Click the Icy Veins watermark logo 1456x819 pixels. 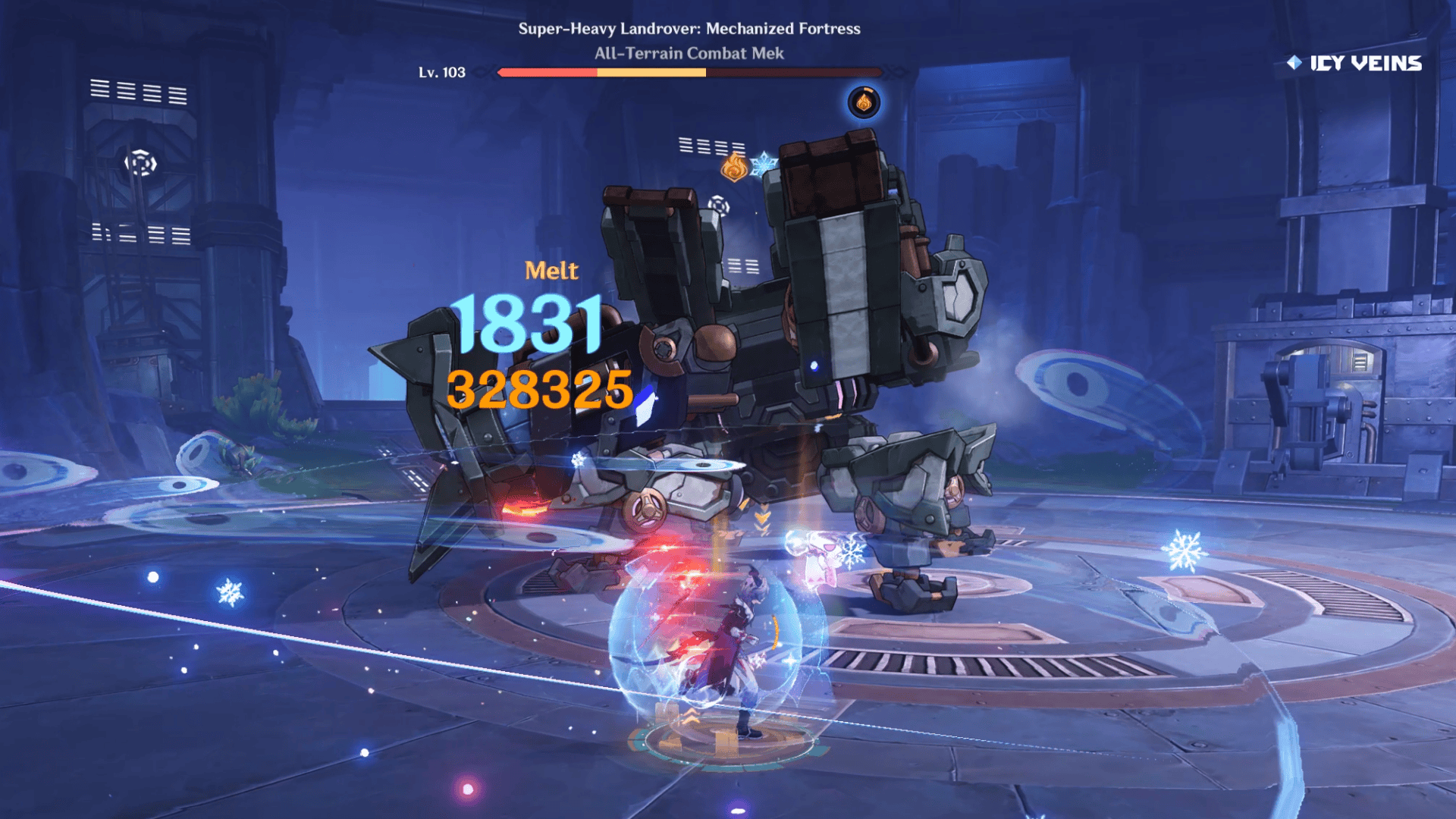pos(1354,63)
